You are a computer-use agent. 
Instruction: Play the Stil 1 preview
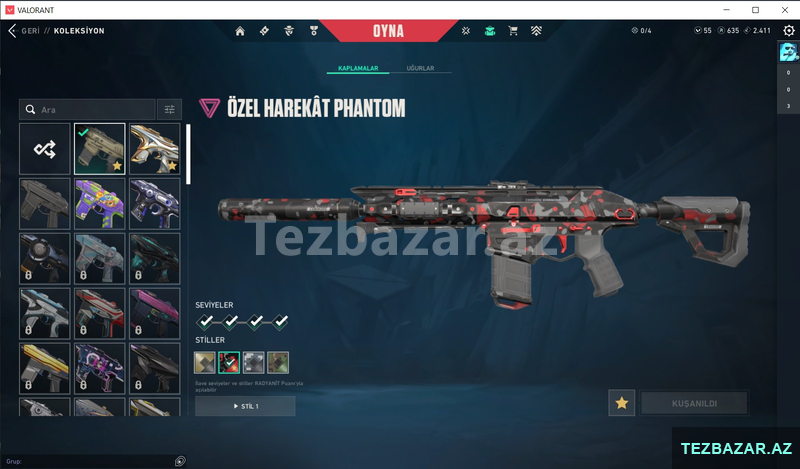click(x=245, y=406)
